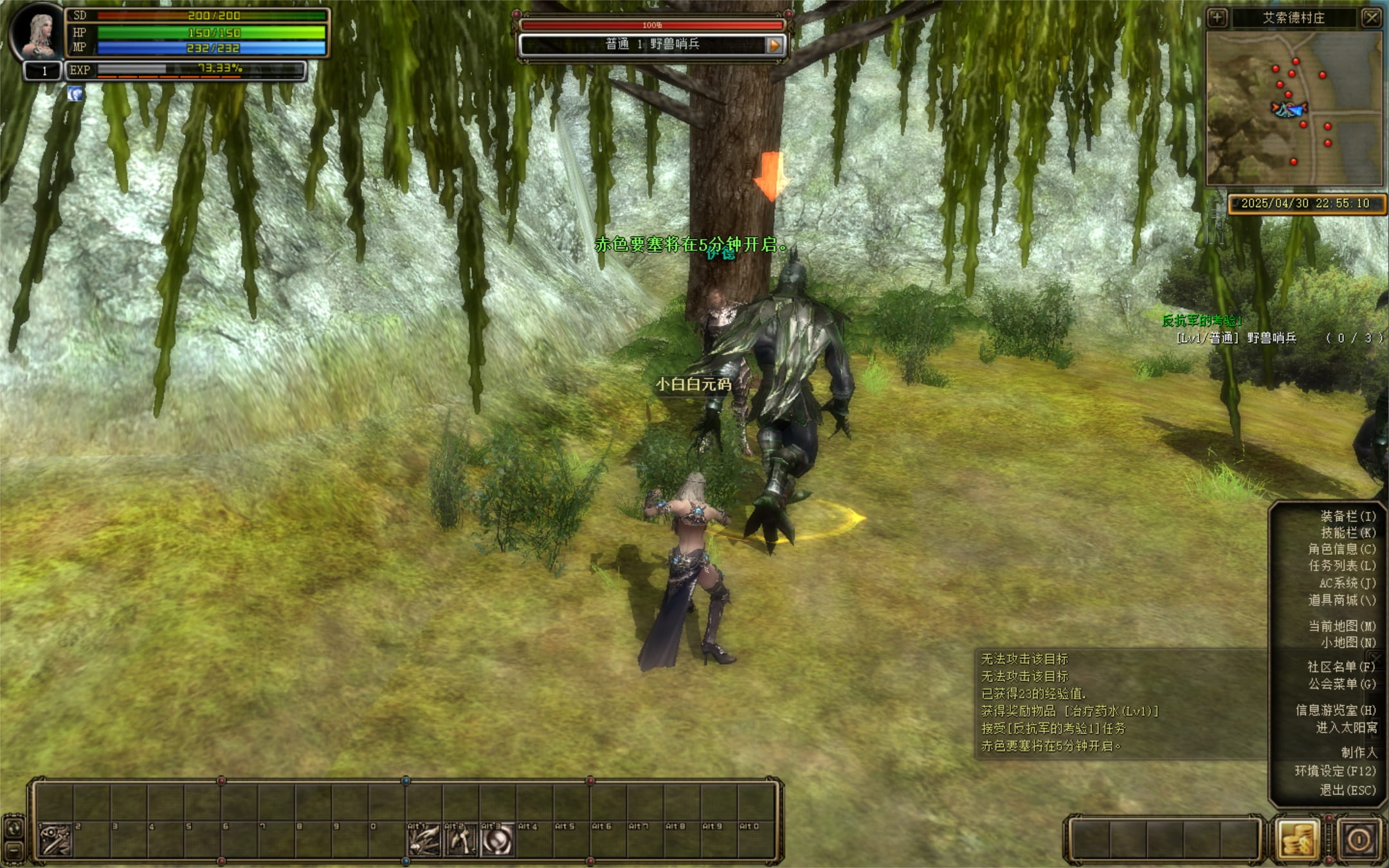Viewport: 1389px width, 868px height.
Task: Open the 公会菜单(G) guild menu
Action: click(x=1341, y=683)
